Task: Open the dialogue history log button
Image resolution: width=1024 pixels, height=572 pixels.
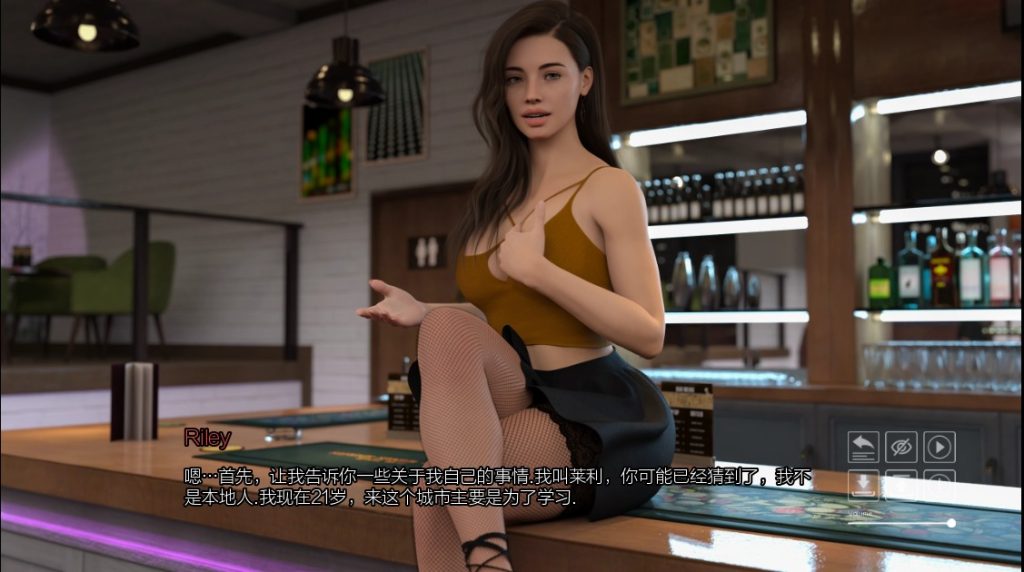Action: pyautogui.click(x=863, y=447)
